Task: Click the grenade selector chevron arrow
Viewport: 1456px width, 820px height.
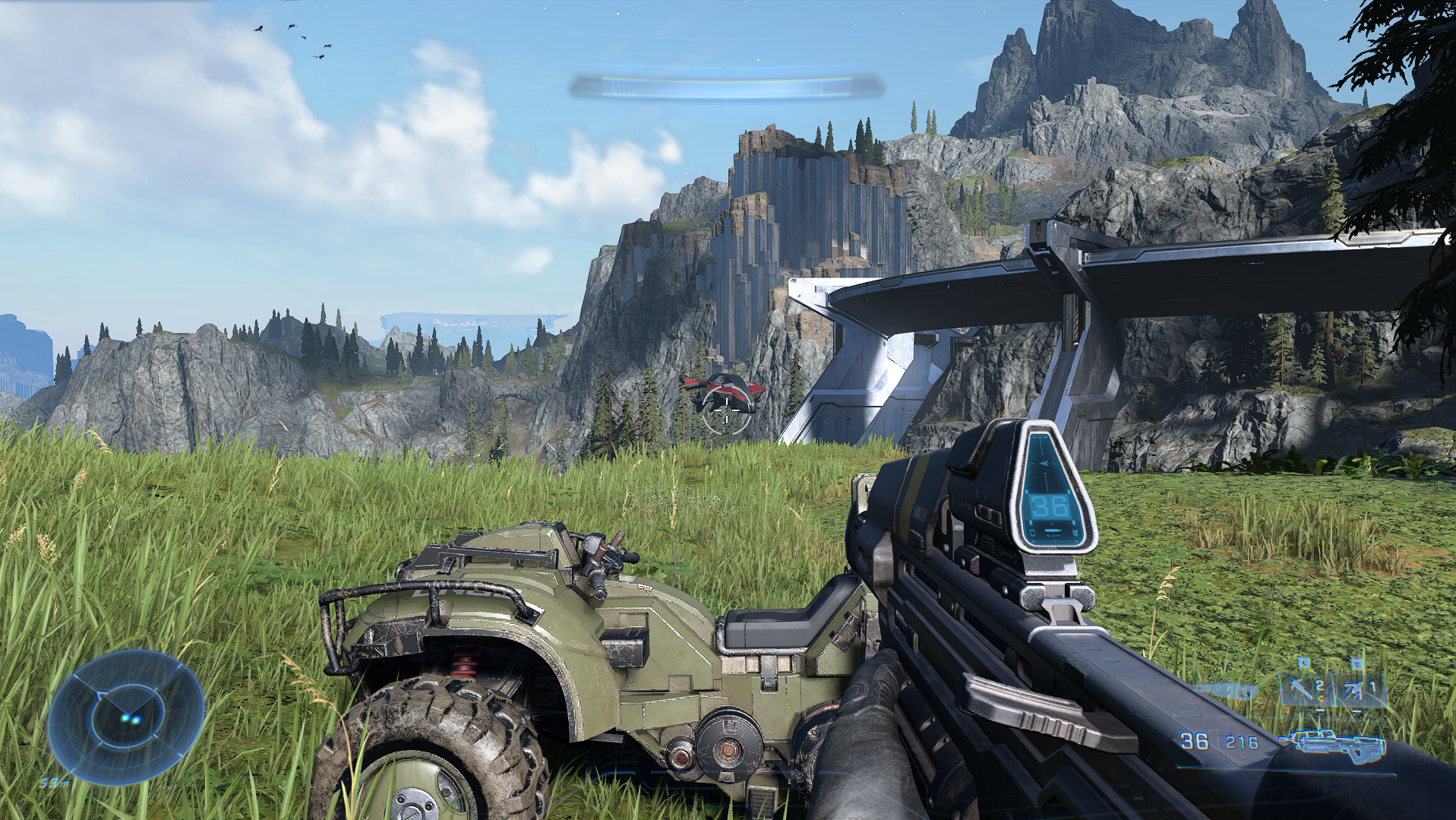Action: tap(1322, 699)
